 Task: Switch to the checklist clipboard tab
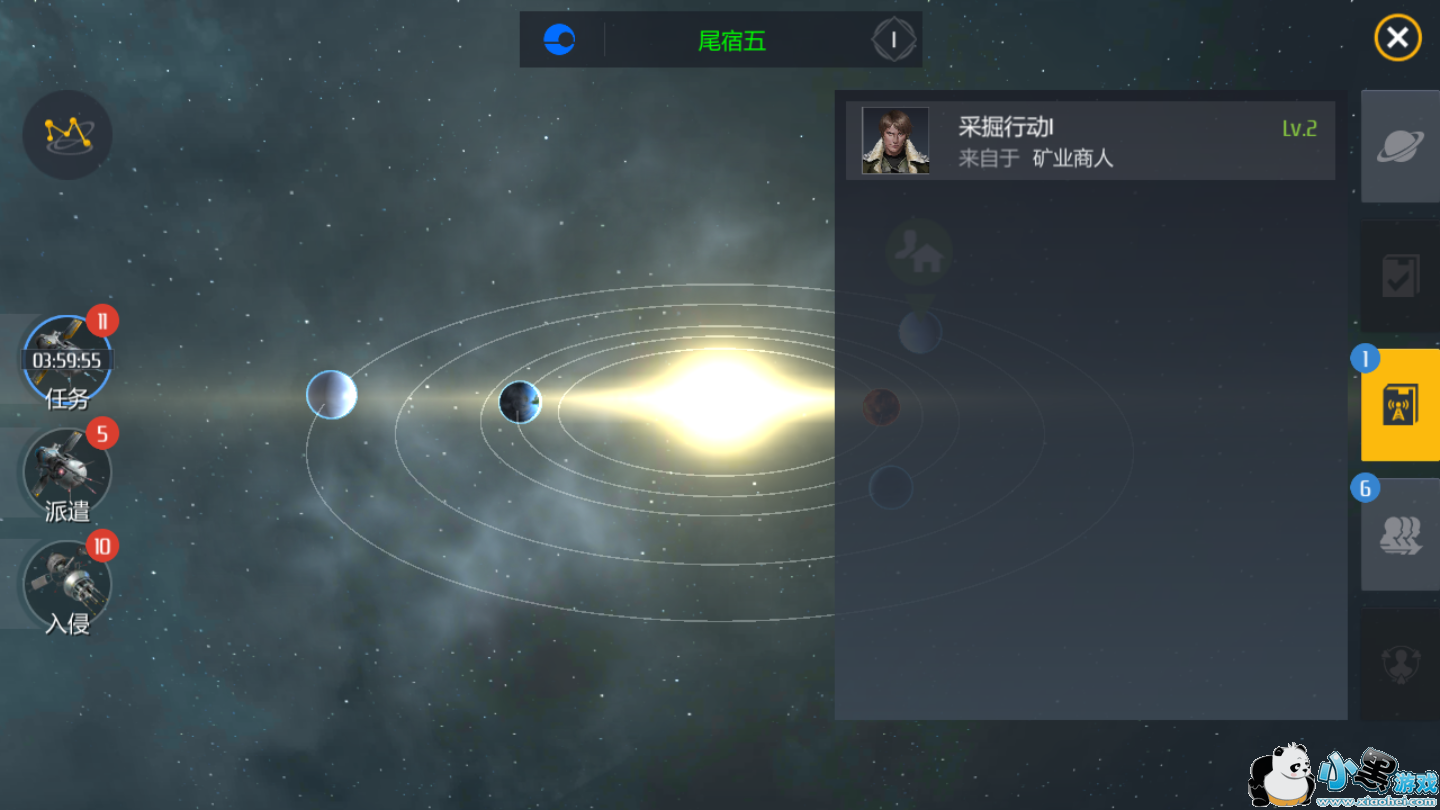coord(1400,277)
